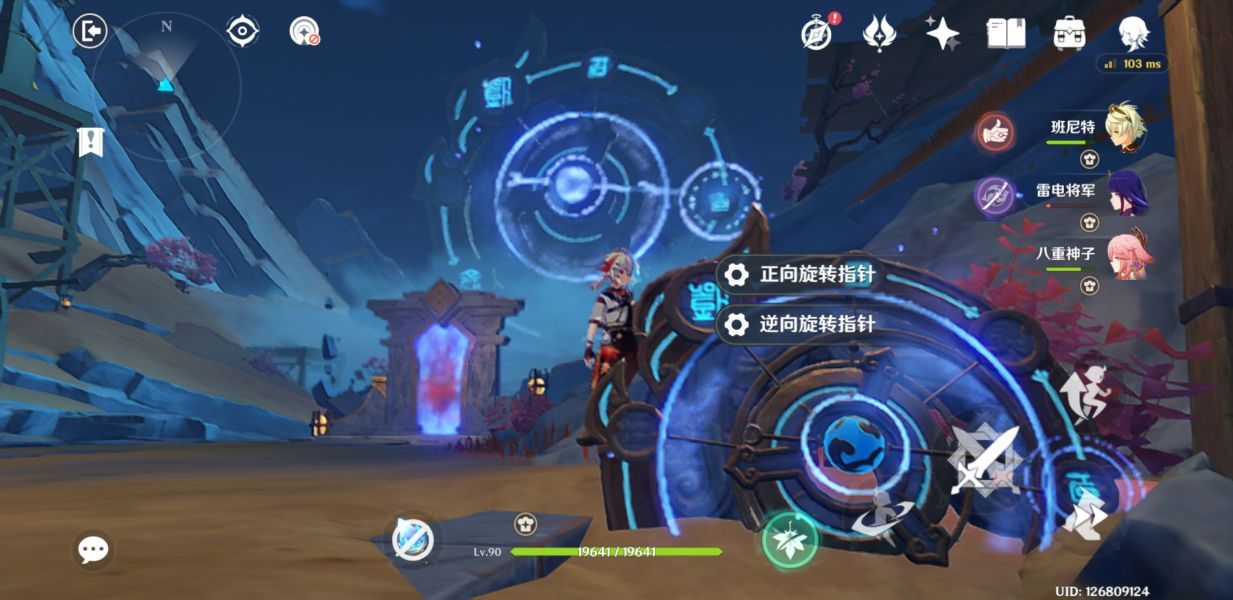Viewport: 1233px width, 600px height.
Task: Open the Paimon menu icon
Action: (1133, 33)
